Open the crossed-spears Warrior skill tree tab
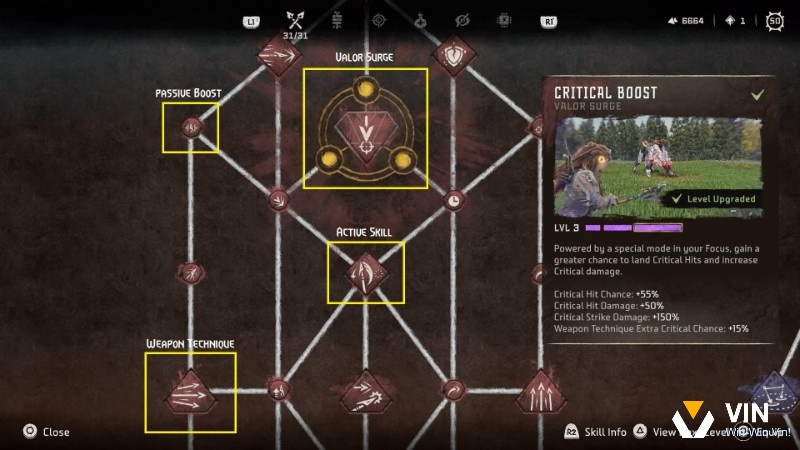Screen dimensions: 800x450 [x=294, y=20]
